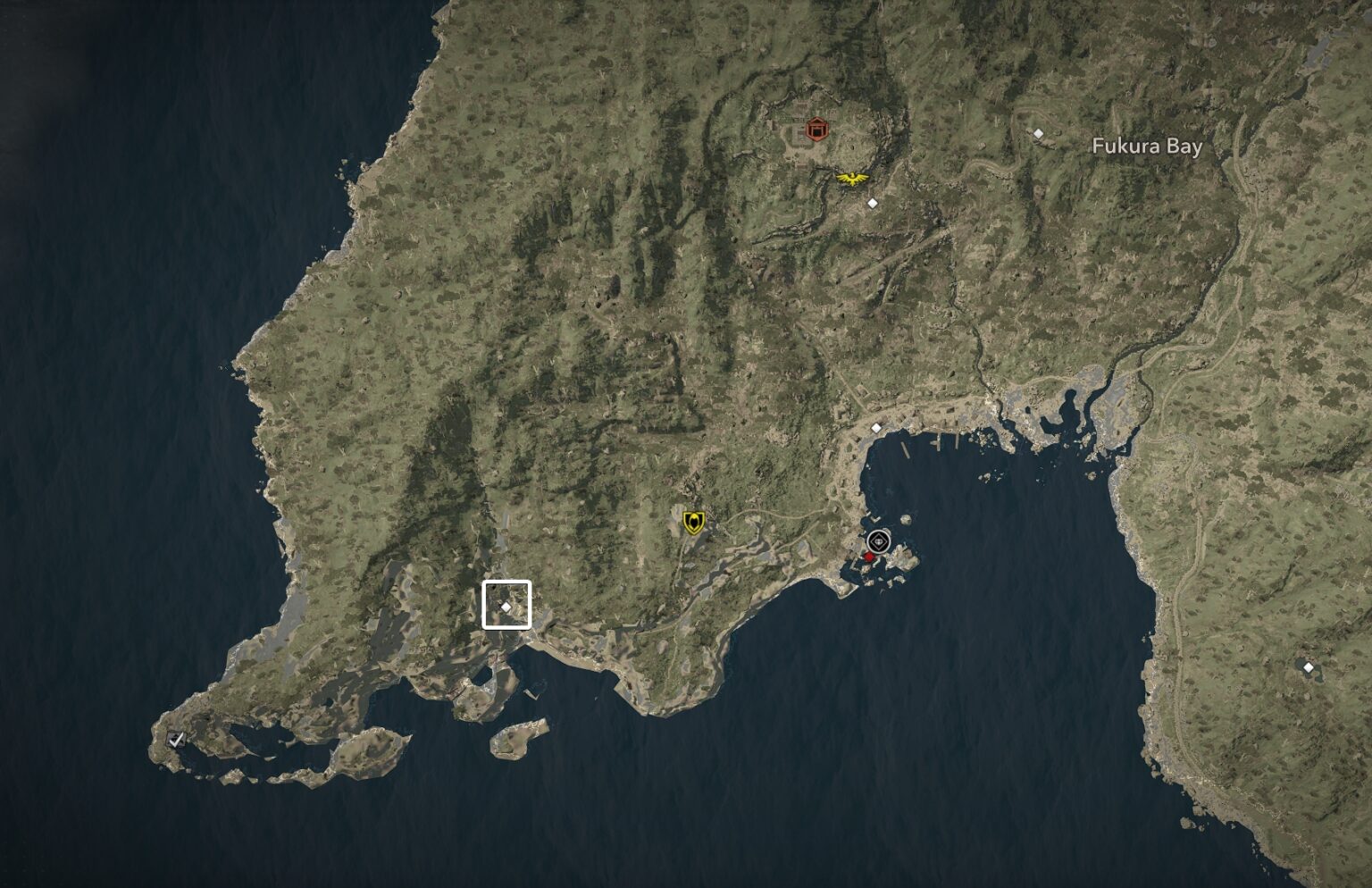Click the golden eagle viewpoint marker
The height and width of the screenshot is (888, 1372).
853,179
